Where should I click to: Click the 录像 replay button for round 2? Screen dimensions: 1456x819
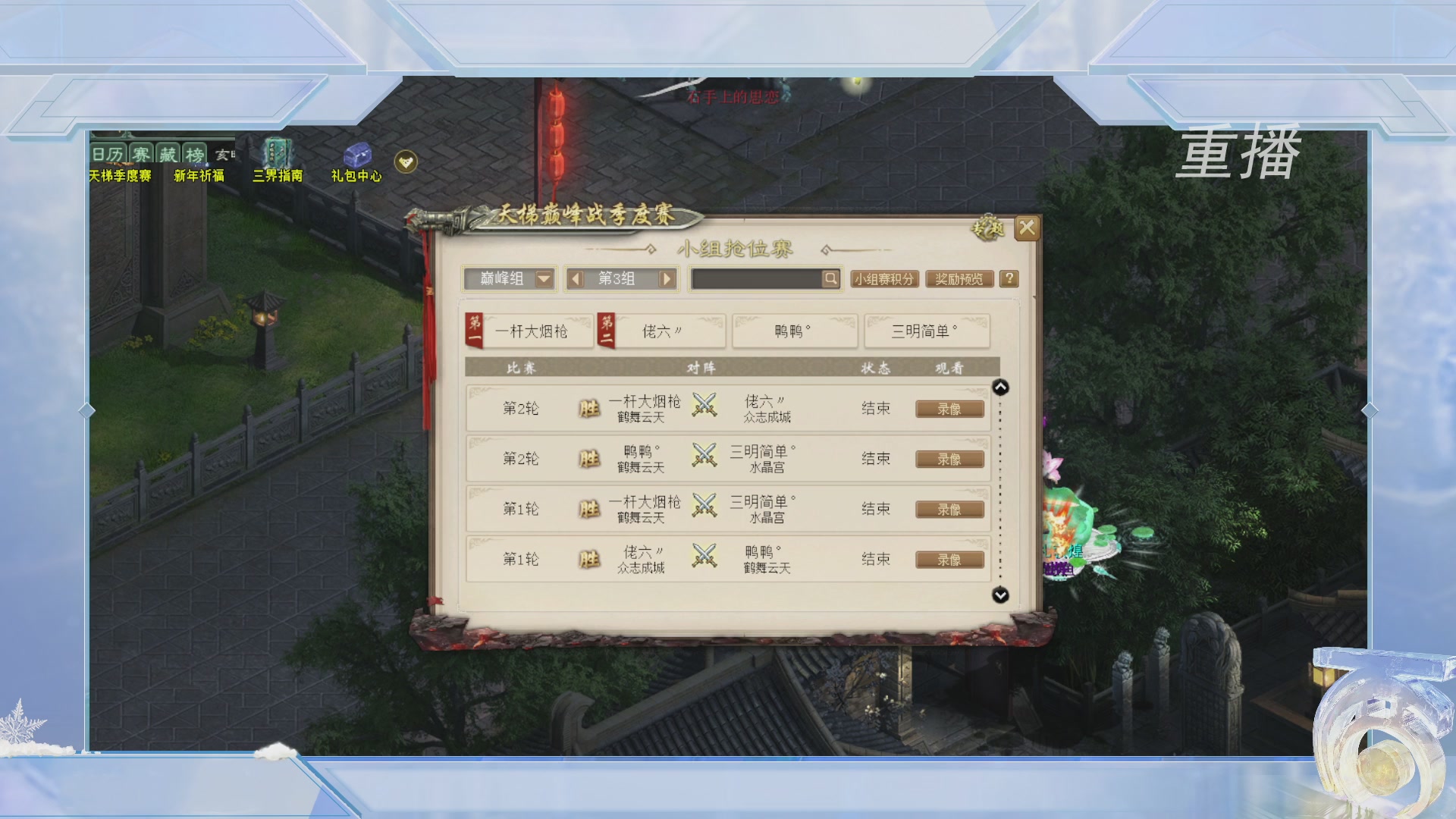coord(949,408)
